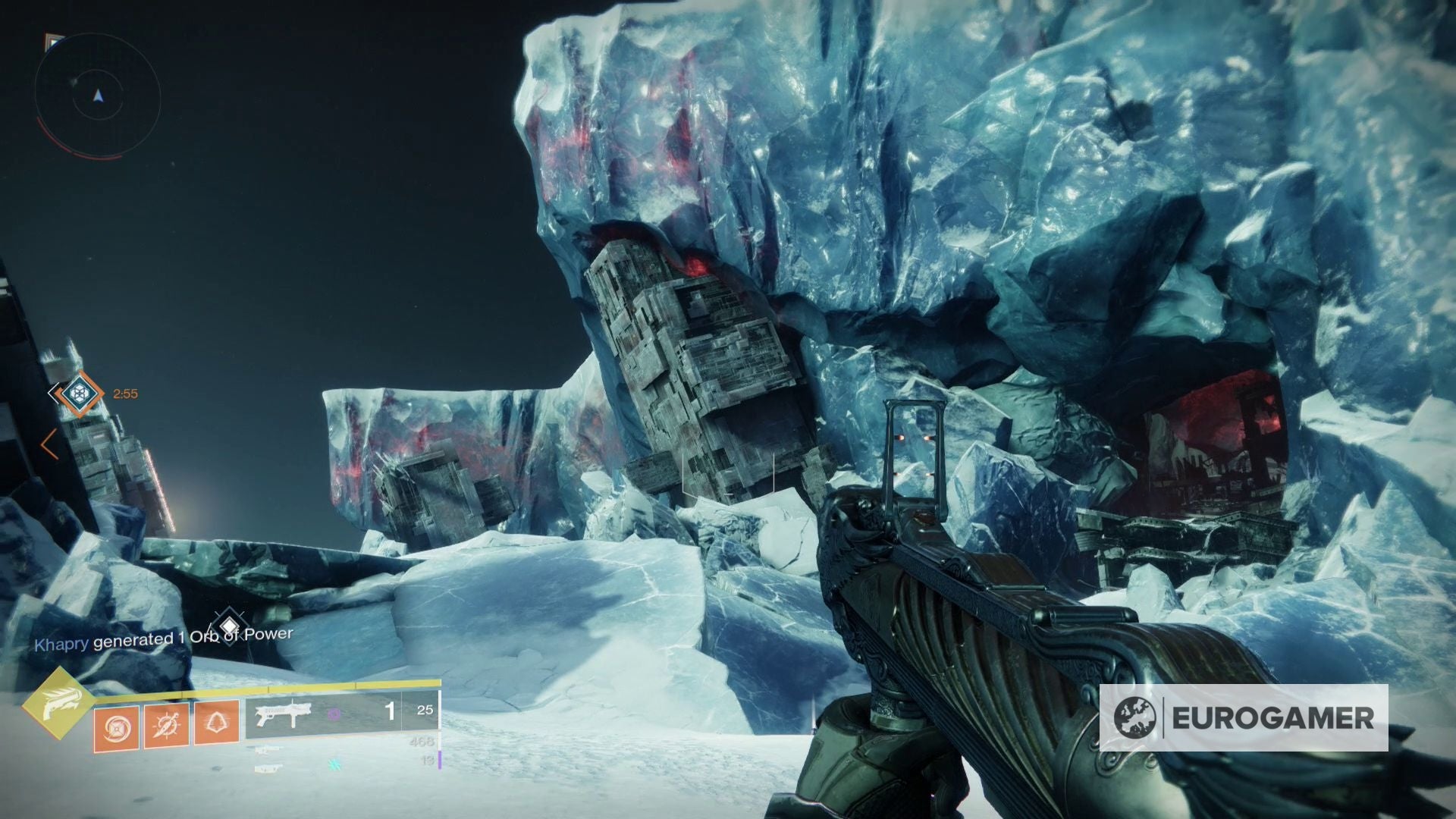1456x819 pixels.
Task: Select the throwing knife melee icon
Action: click(x=165, y=724)
